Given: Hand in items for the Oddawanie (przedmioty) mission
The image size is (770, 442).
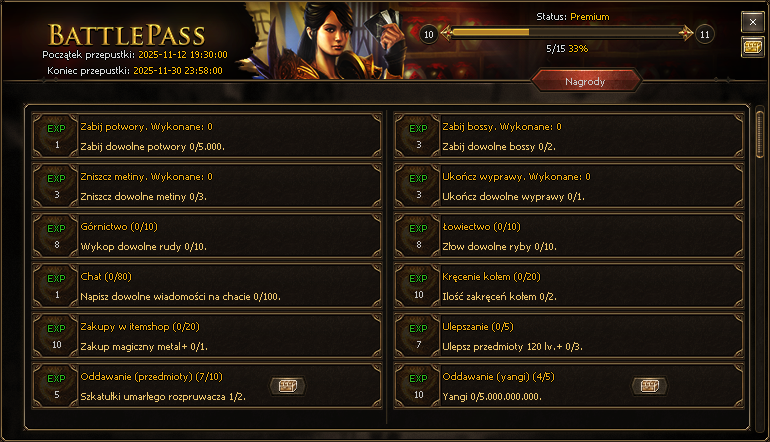Looking at the screenshot, I should 287,386.
